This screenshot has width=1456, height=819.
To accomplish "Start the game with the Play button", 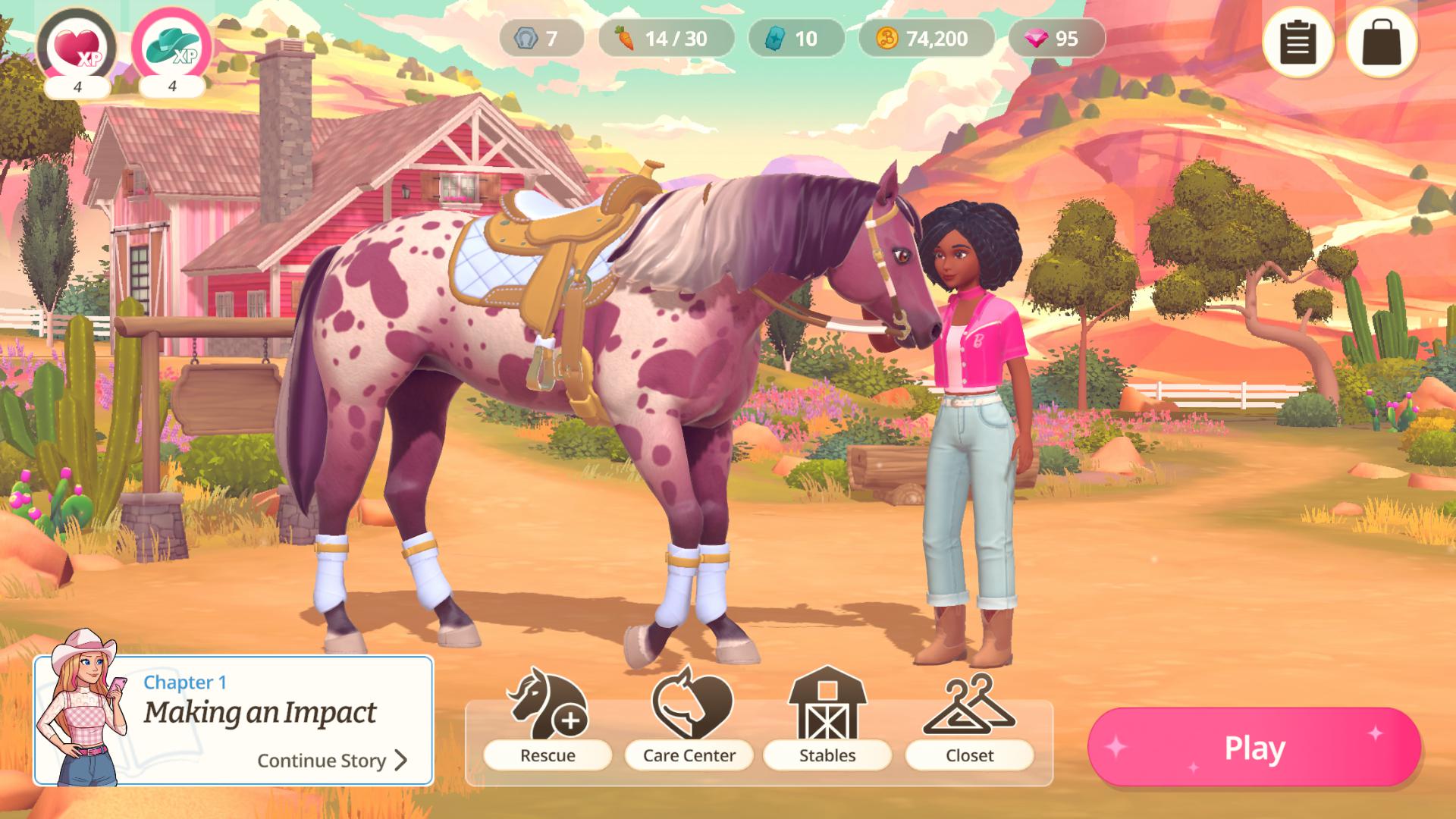I will coord(1254,748).
